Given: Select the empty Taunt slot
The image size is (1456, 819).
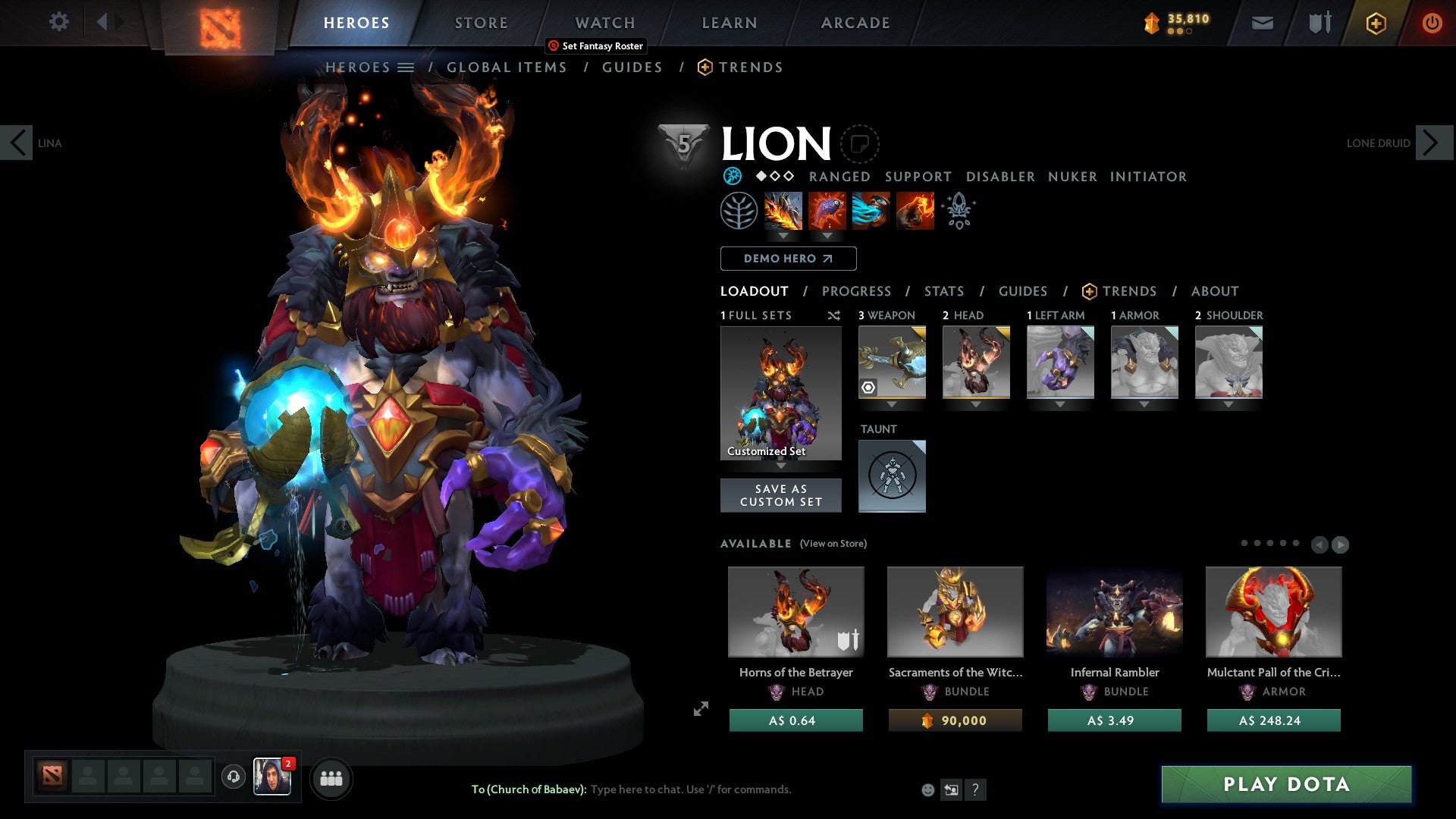Looking at the screenshot, I should click(892, 476).
